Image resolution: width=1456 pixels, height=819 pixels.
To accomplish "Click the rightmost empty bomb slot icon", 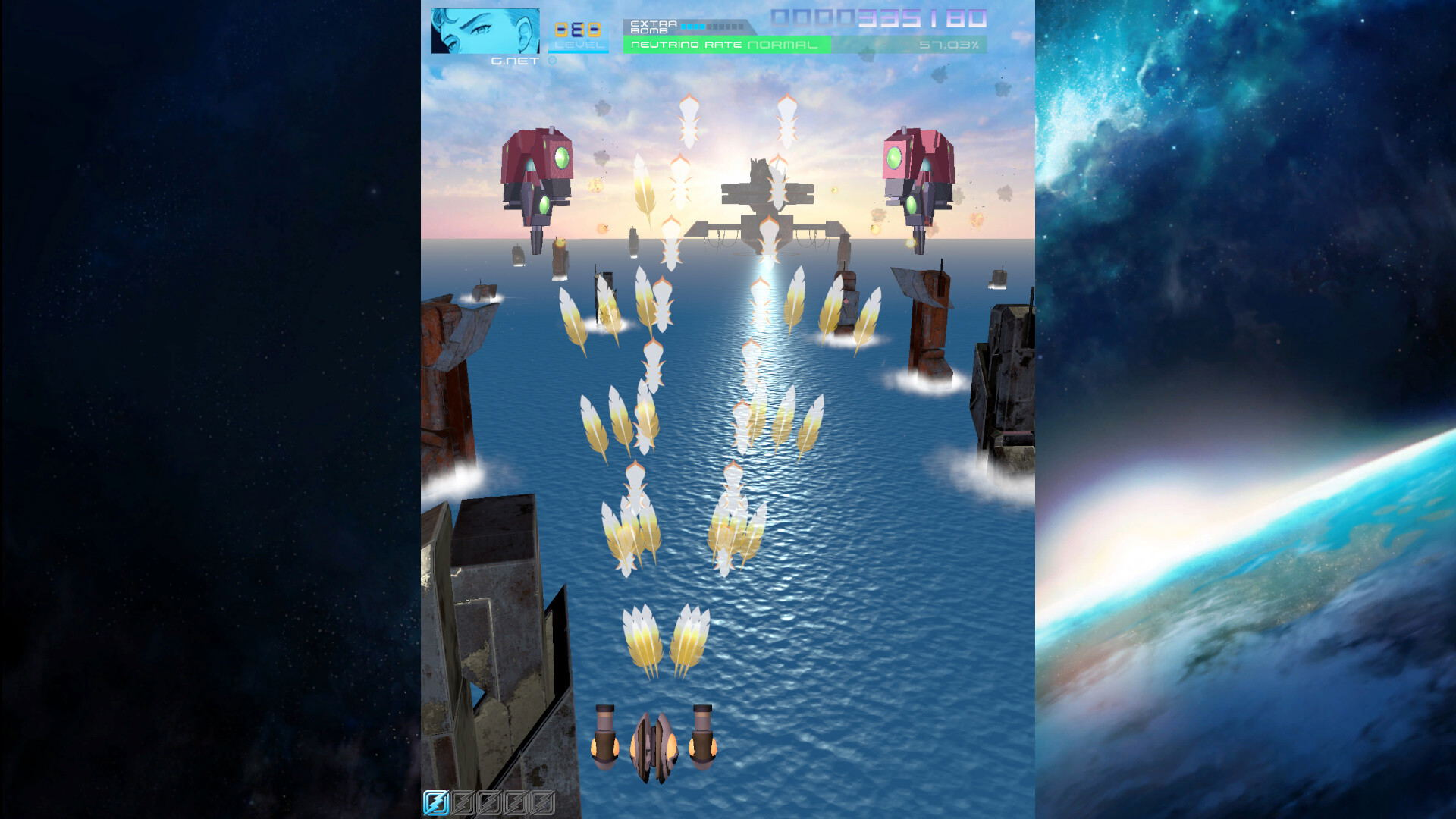I will click(544, 802).
